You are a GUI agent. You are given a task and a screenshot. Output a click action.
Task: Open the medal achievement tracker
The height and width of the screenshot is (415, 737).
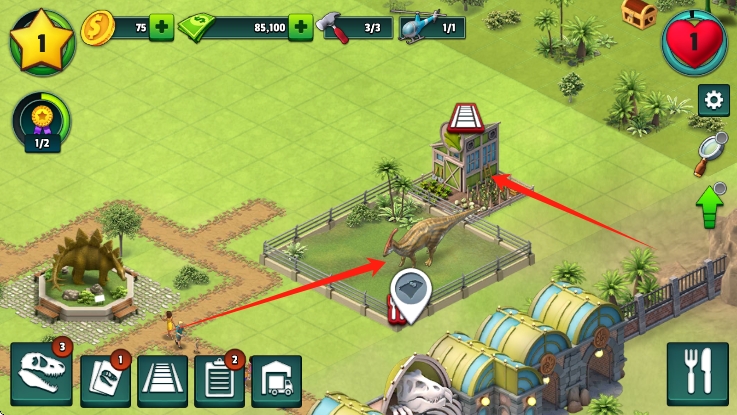coord(42,122)
